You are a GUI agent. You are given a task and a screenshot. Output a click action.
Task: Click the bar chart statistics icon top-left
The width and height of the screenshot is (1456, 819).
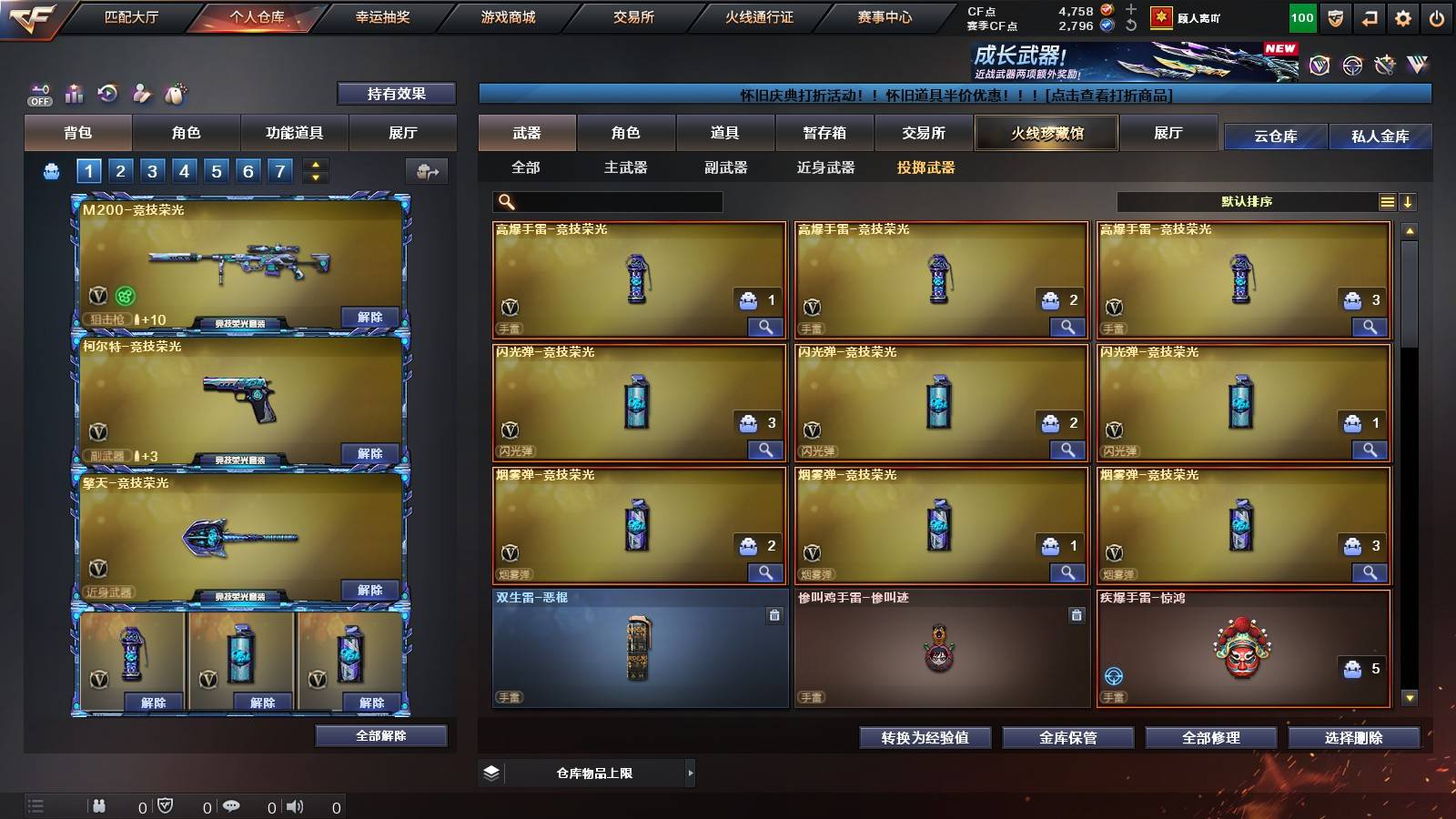pos(74,93)
